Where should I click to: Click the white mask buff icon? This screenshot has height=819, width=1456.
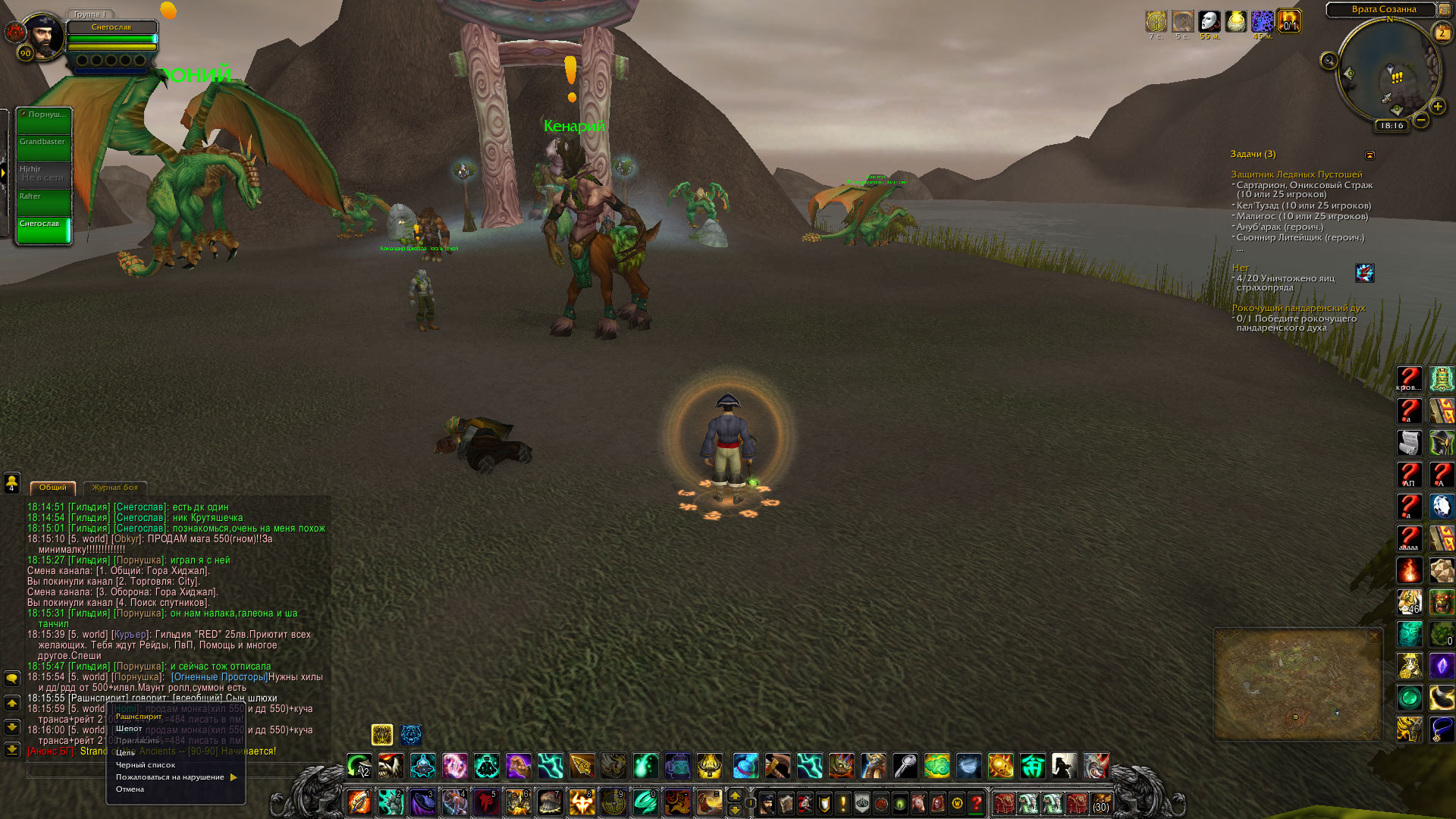(x=1210, y=21)
